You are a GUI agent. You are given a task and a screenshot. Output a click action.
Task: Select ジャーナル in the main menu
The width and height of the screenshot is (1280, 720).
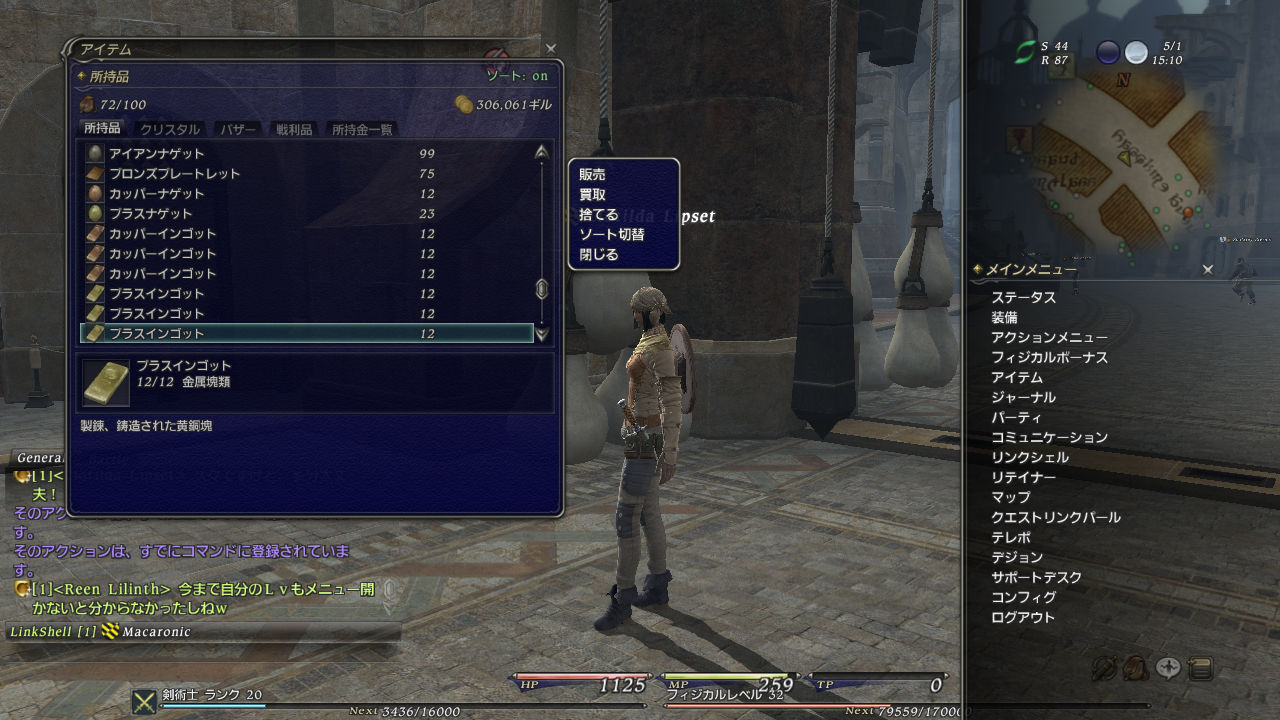click(x=1023, y=398)
